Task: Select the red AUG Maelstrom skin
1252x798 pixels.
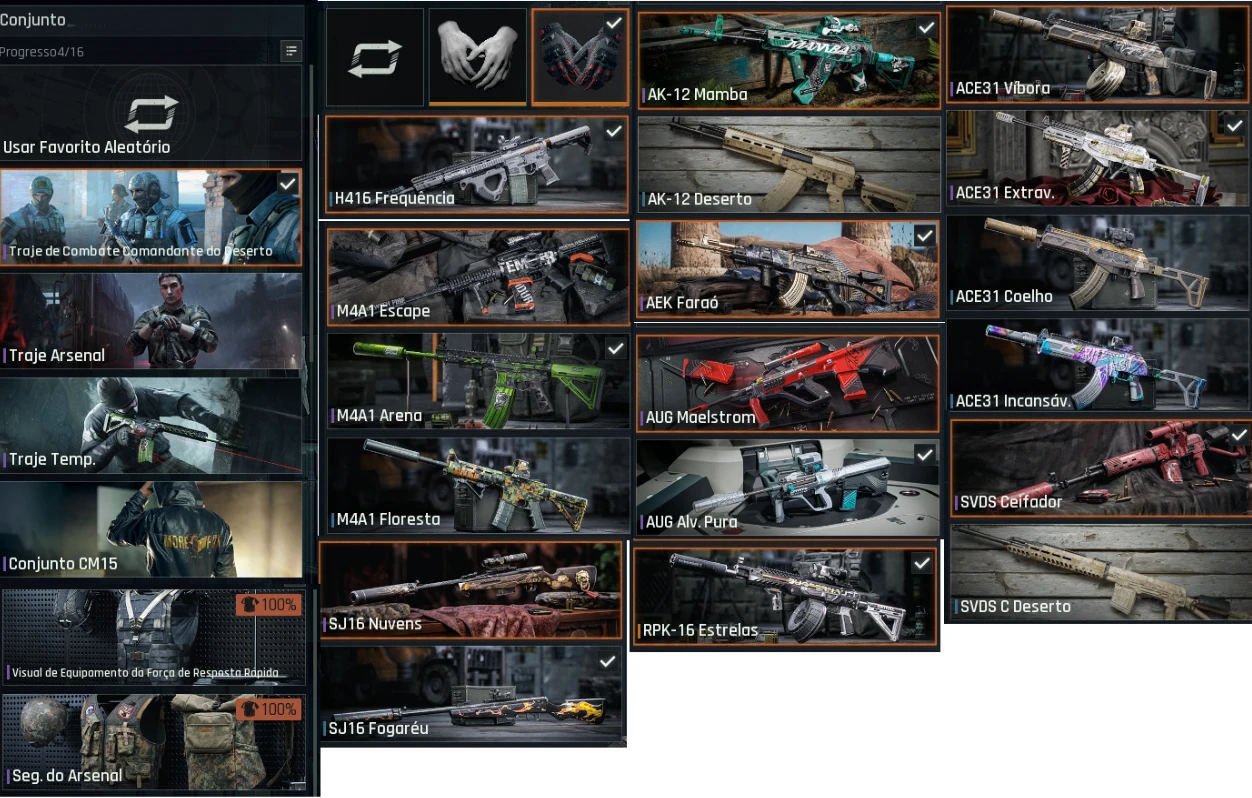Action: (788, 383)
